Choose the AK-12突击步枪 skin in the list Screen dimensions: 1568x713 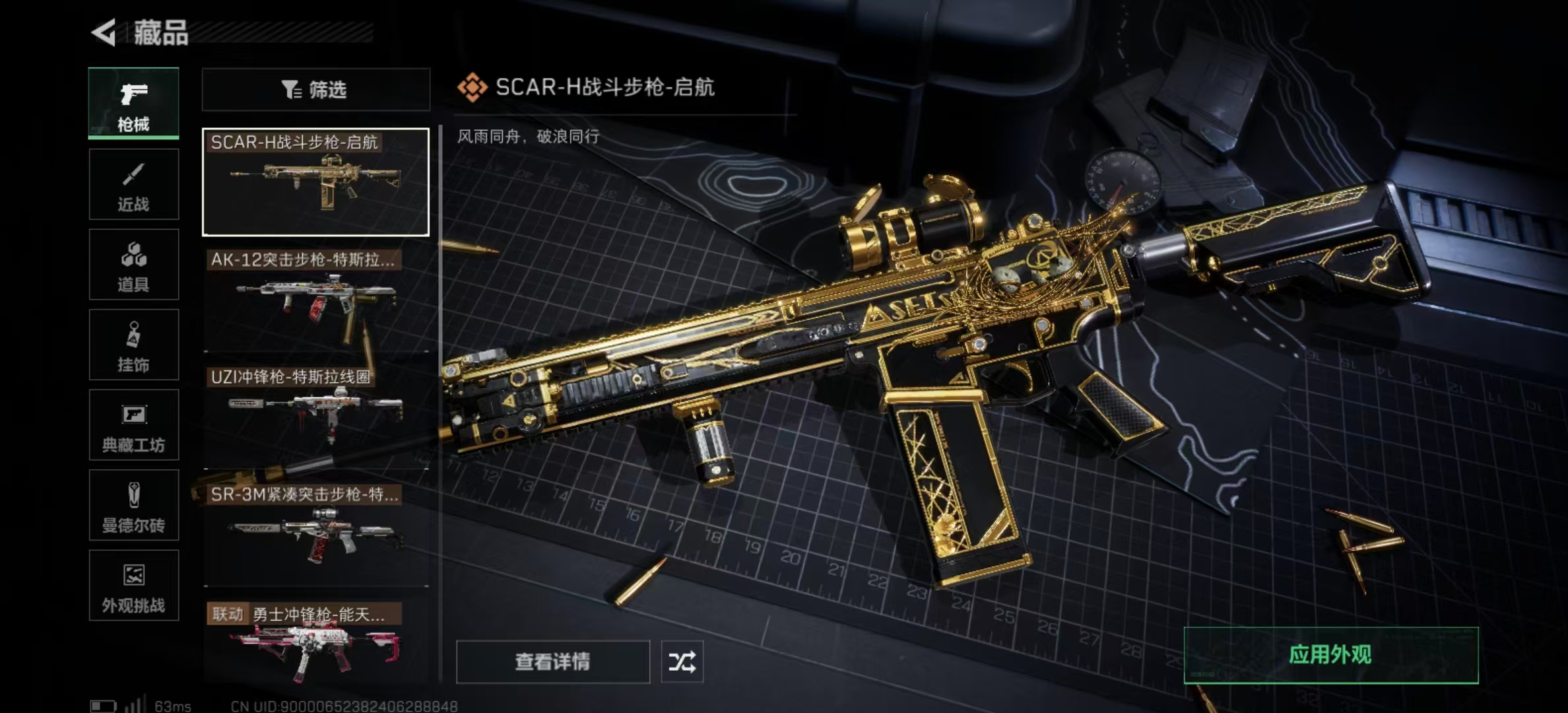tap(315, 299)
